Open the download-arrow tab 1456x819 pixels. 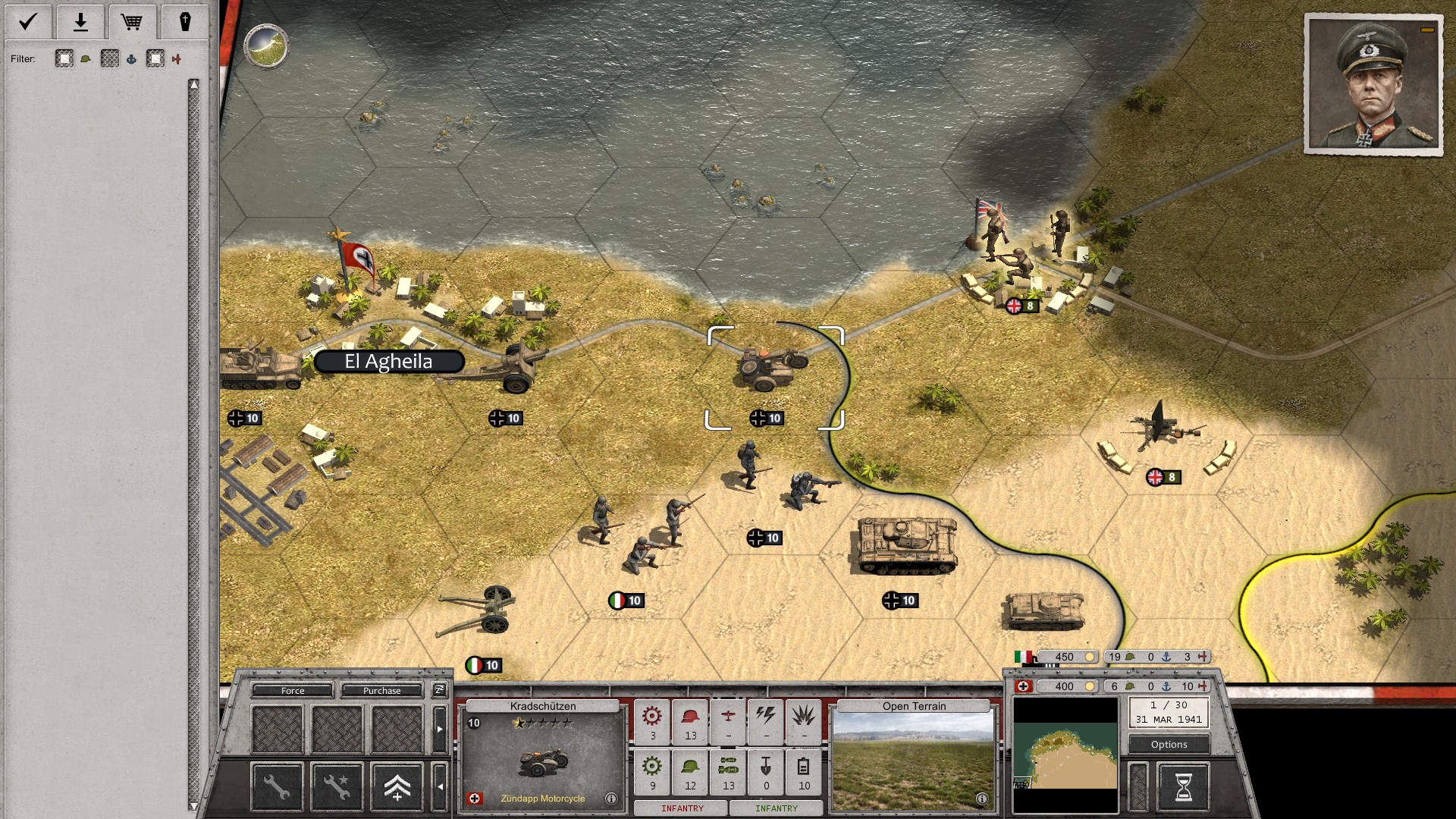(80, 22)
